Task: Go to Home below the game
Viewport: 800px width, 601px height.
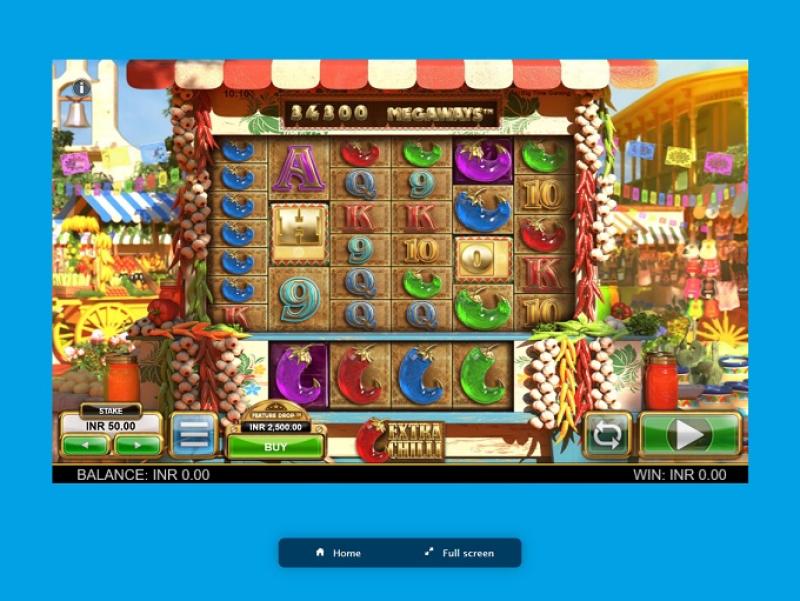Action: coord(338,553)
